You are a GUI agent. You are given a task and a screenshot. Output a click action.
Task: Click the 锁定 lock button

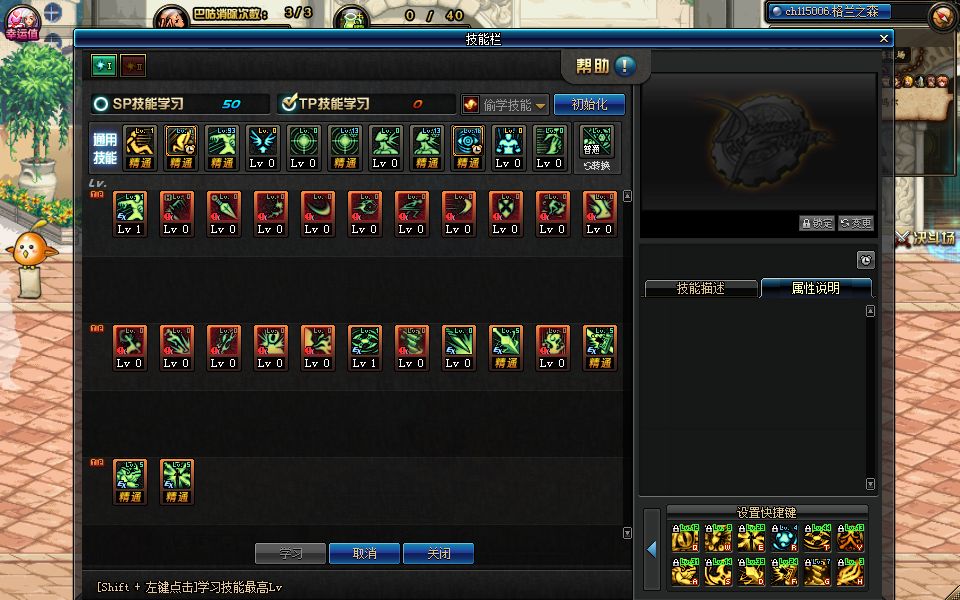(x=817, y=223)
